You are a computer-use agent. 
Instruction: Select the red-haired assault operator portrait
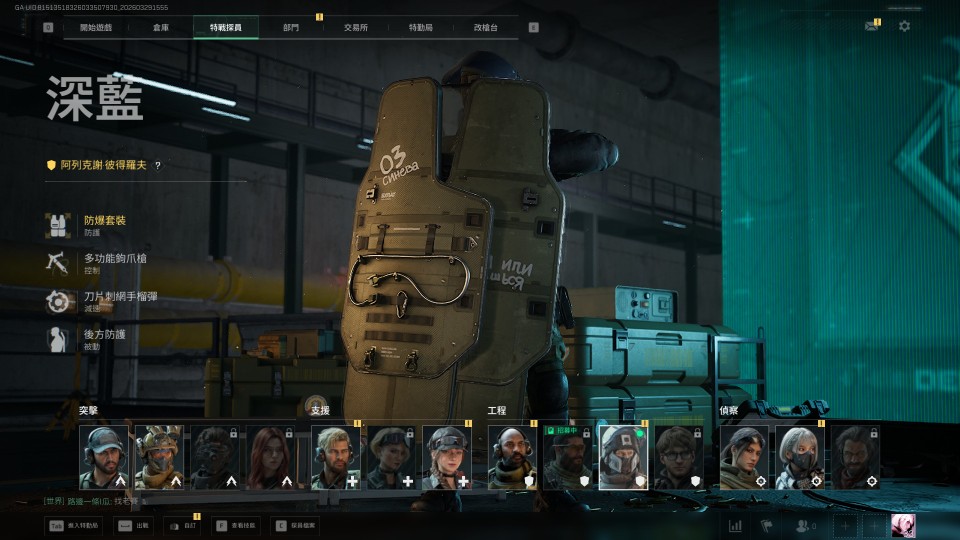tap(271, 457)
